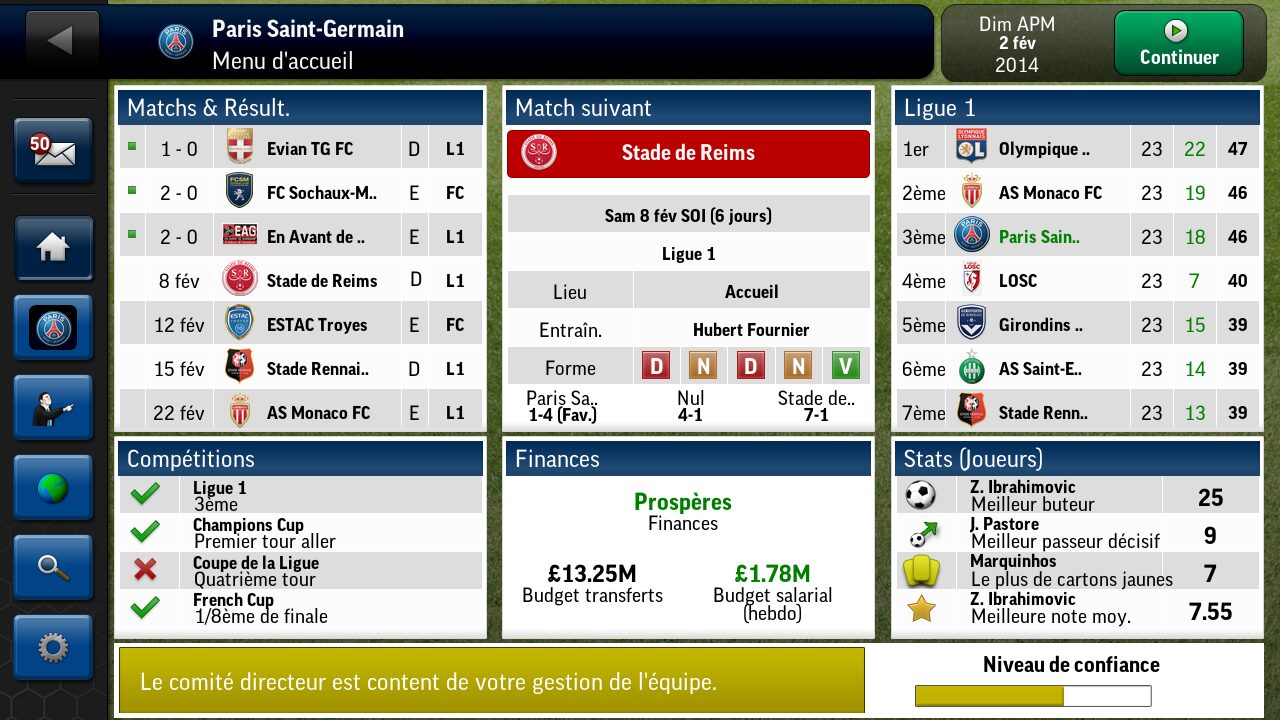
Task: Open the Evian TG FC result row
Action: pyautogui.click(x=300, y=149)
